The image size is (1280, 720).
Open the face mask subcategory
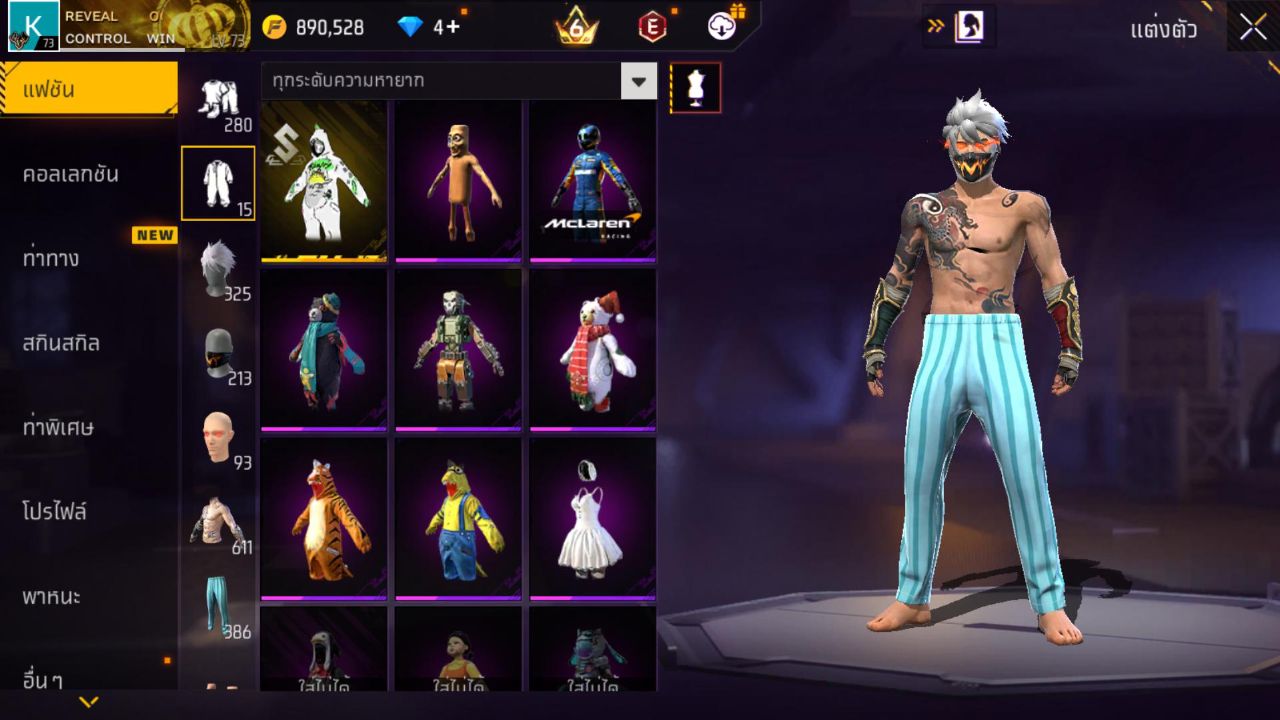coord(218,352)
